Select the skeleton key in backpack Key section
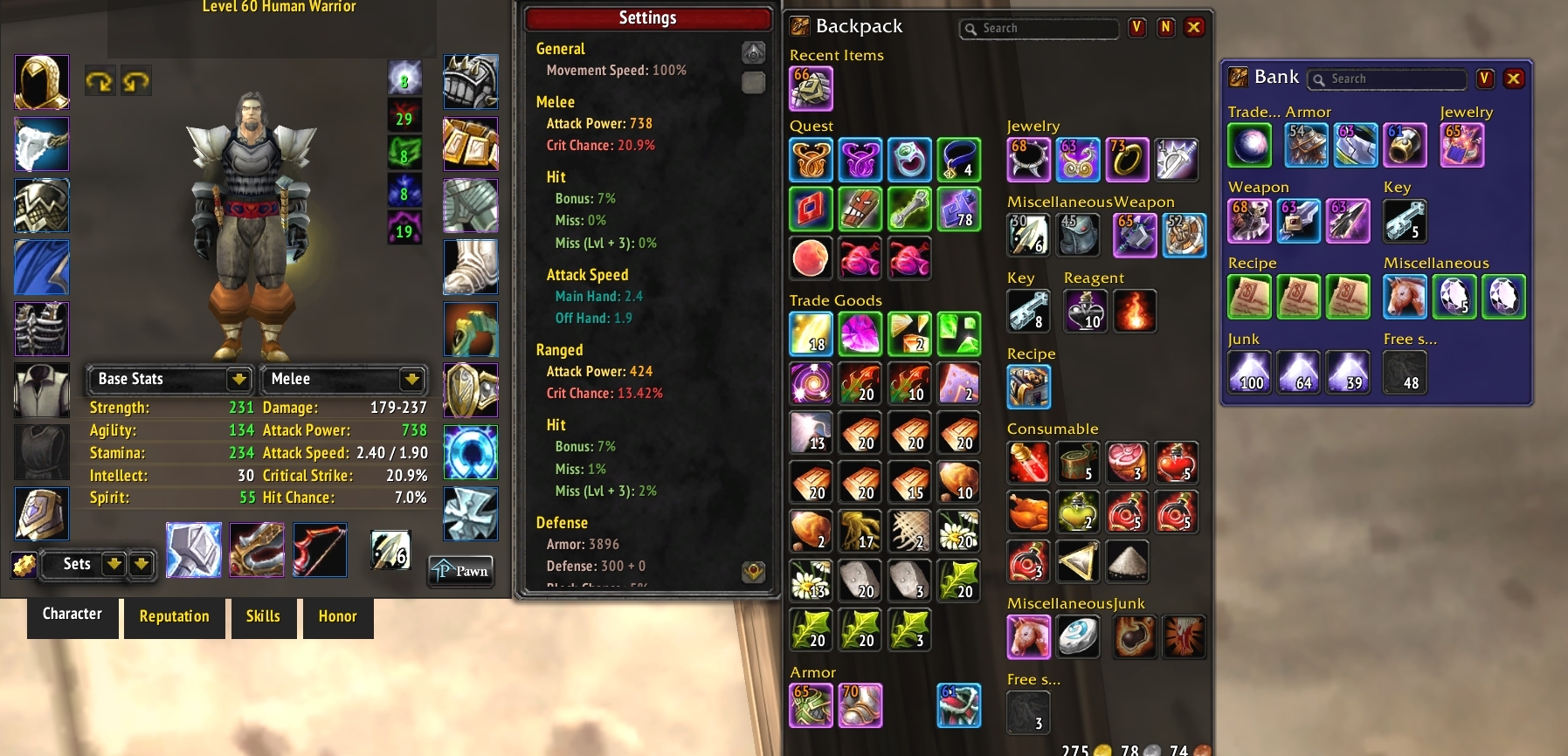This screenshot has width=1568, height=756. coord(1029,311)
